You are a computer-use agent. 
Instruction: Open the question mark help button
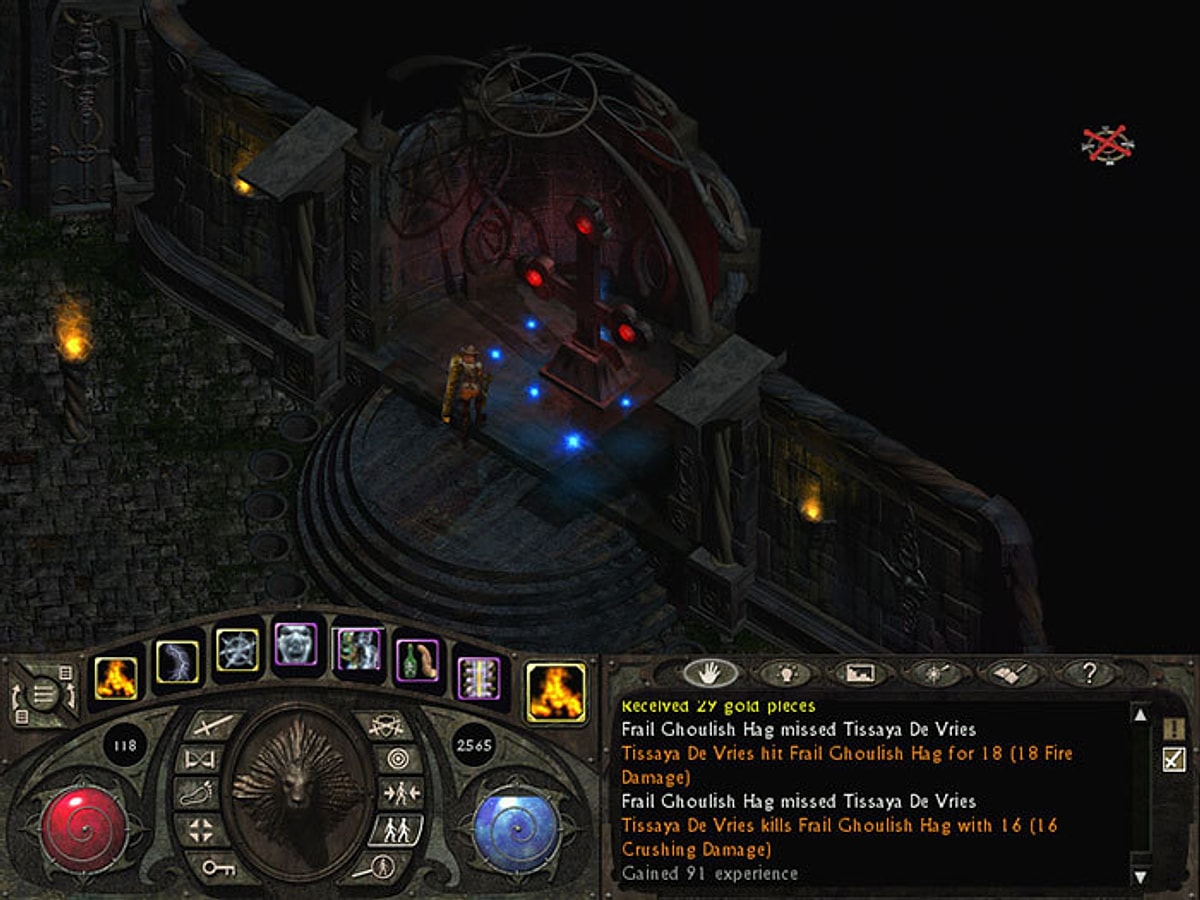(1090, 673)
